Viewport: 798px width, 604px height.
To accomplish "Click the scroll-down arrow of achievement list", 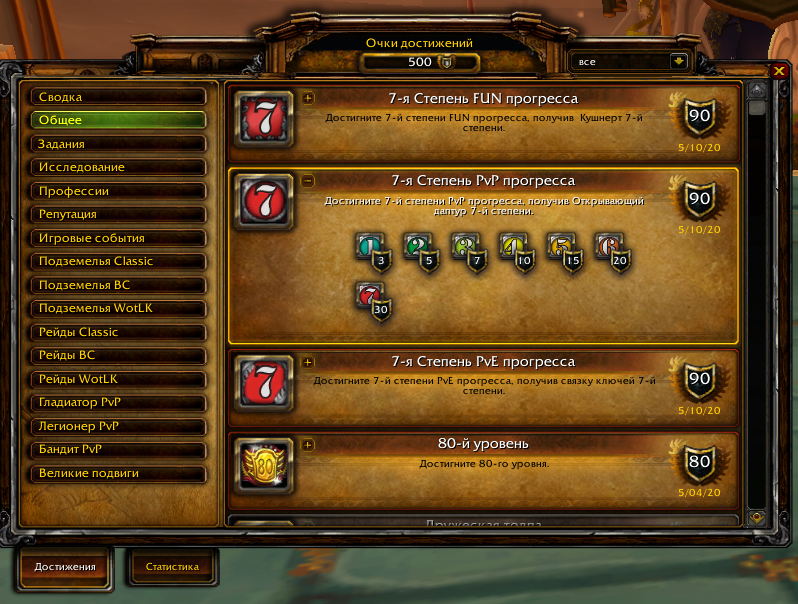I will click(x=757, y=517).
